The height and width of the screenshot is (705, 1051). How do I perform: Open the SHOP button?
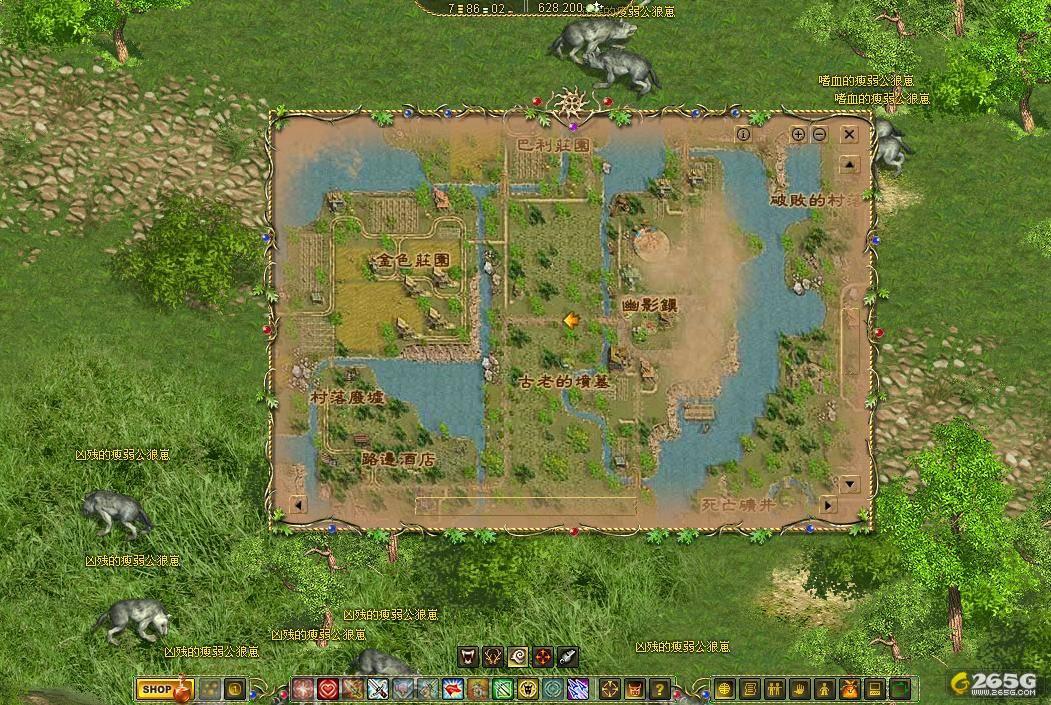pyautogui.click(x=156, y=689)
